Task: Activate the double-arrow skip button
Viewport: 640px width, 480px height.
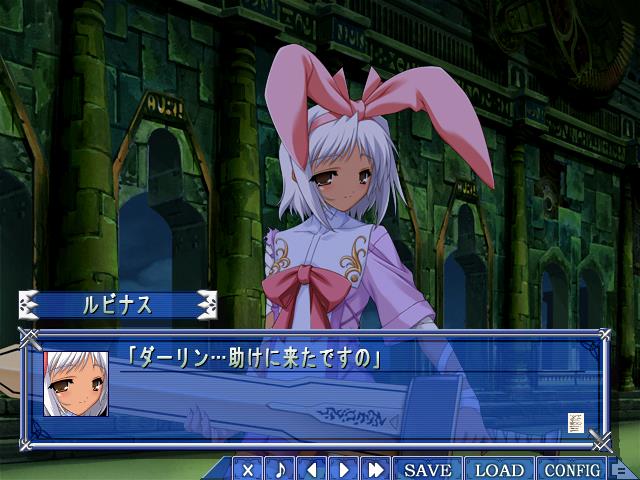Action: [376, 469]
